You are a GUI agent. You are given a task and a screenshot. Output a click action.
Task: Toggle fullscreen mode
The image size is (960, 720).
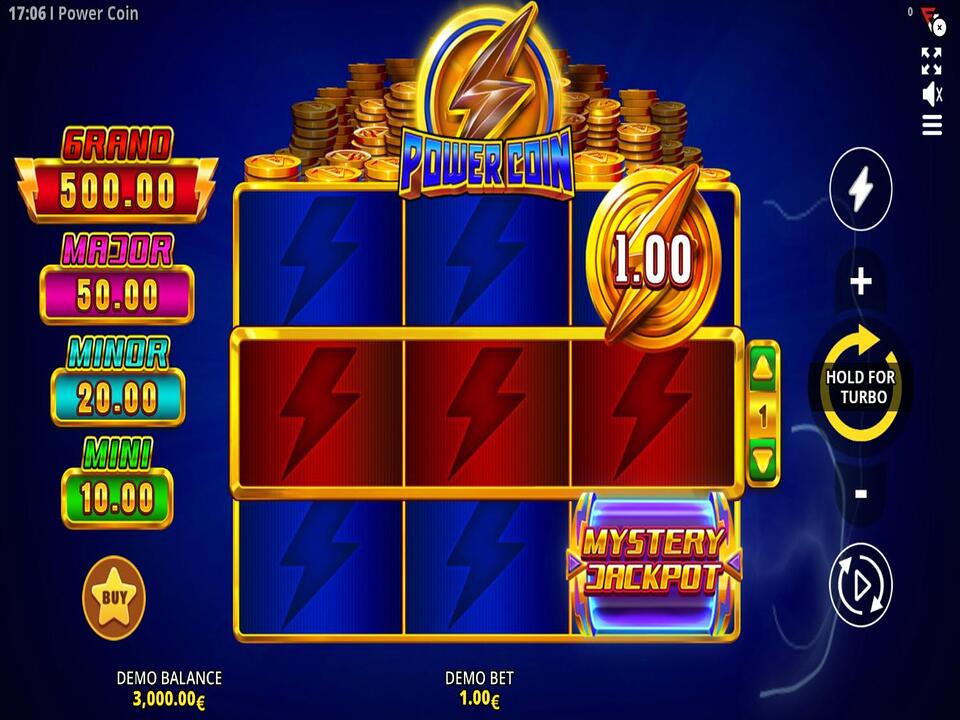pyautogui.click(x=931, y=61)
